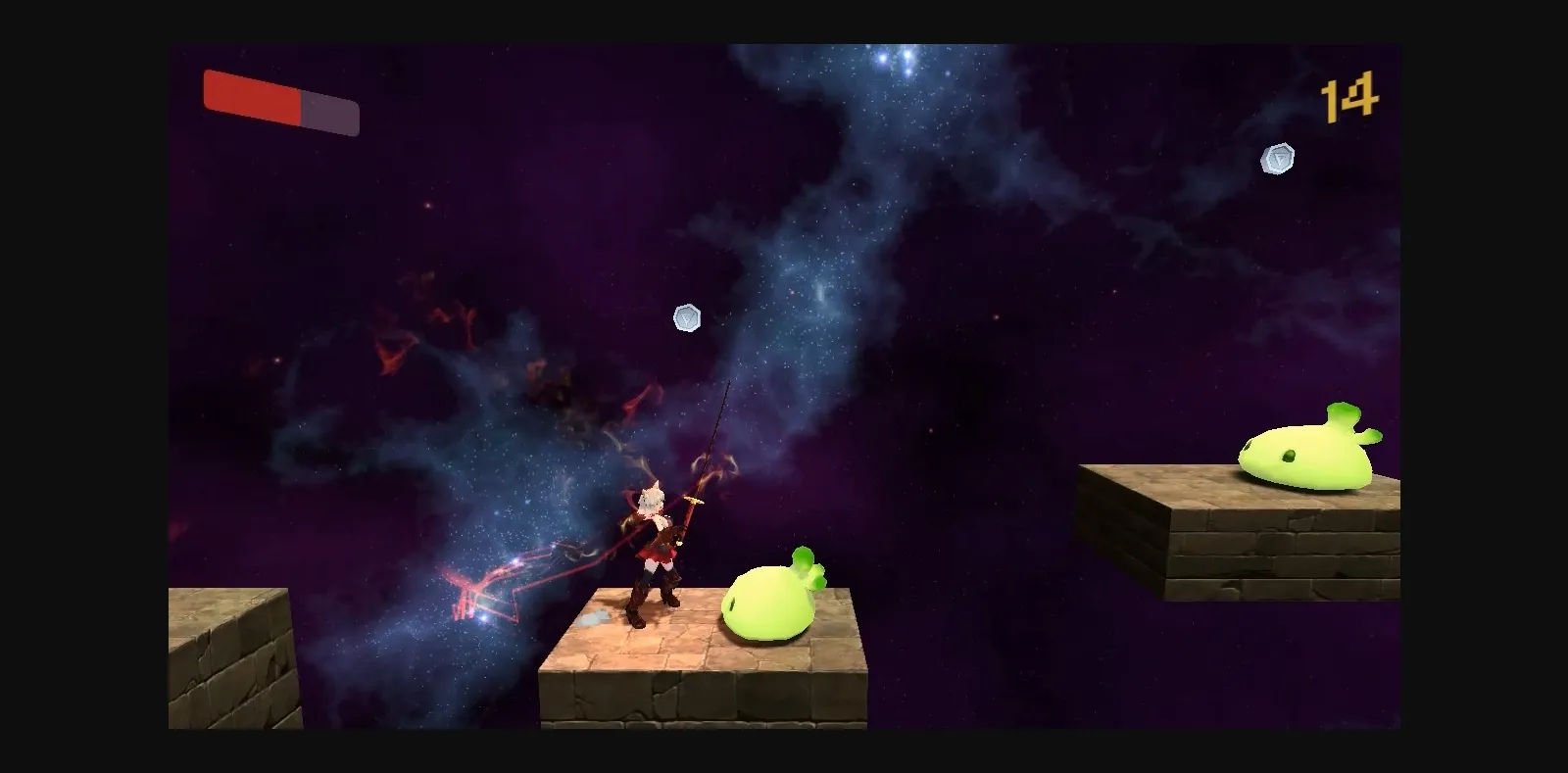Click the center stone platform surface
The height and width of the screenshot is (773, 1568).
pyautogui.click(x=686, y=652)
